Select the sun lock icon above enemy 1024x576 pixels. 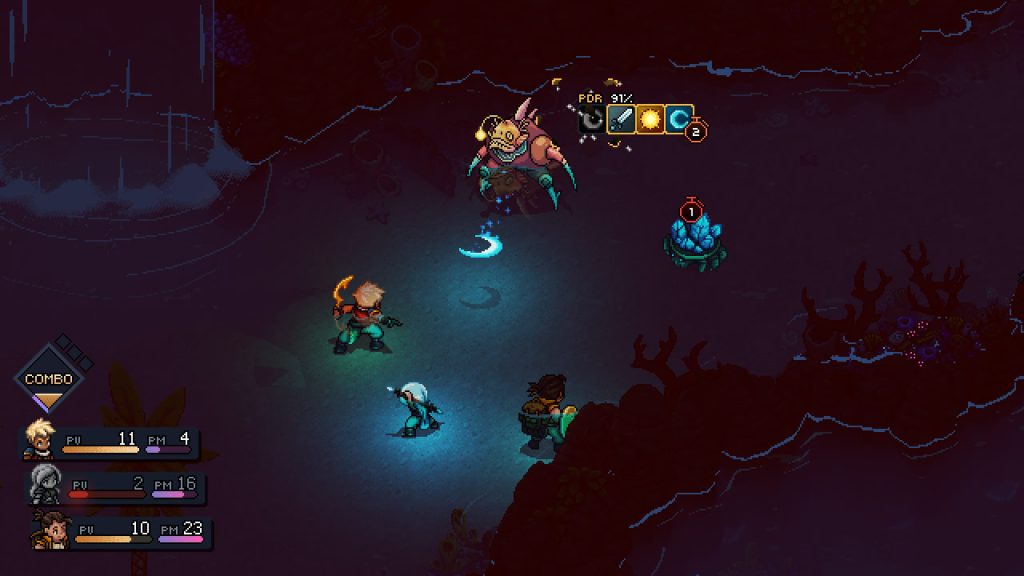650,120
